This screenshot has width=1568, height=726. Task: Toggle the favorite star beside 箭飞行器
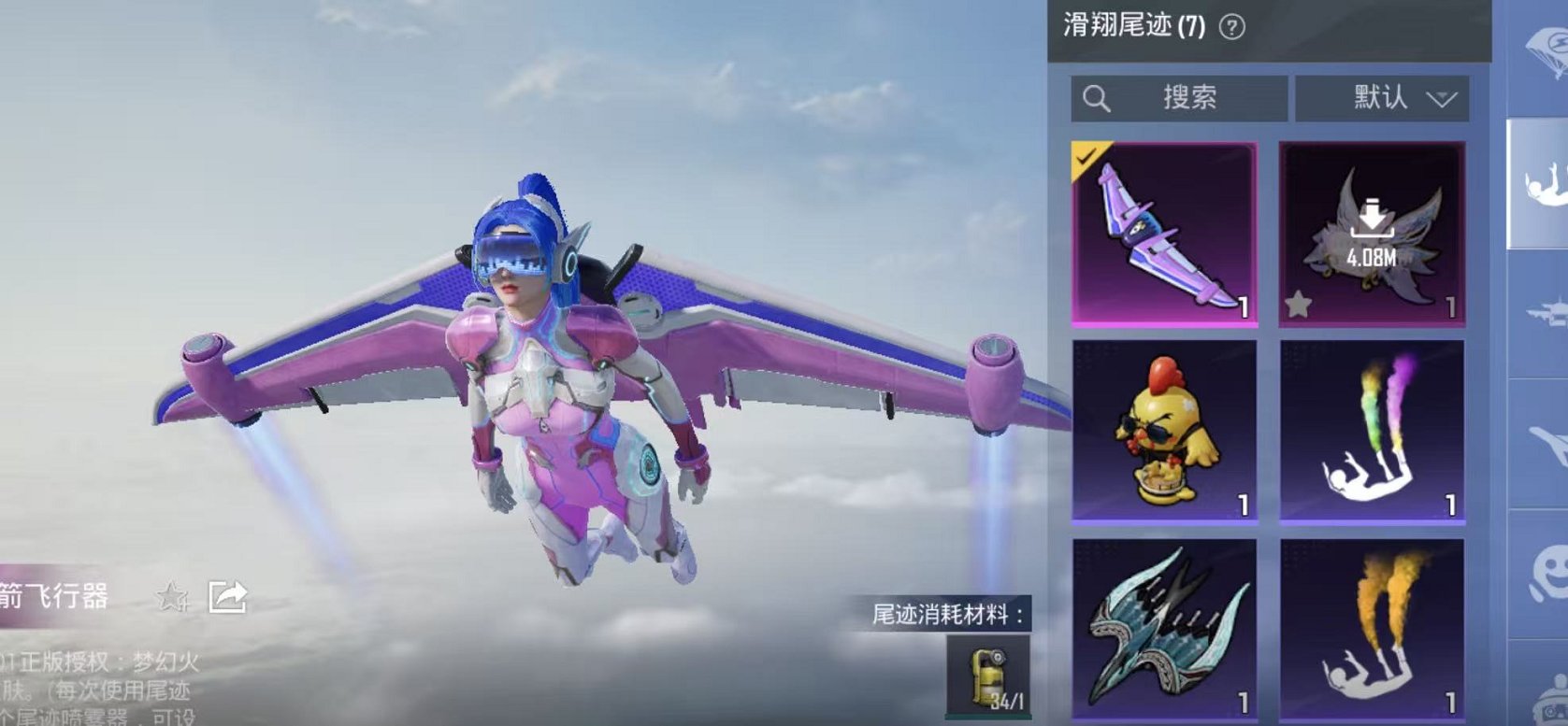pyautogui.click(x=170, y=594)
